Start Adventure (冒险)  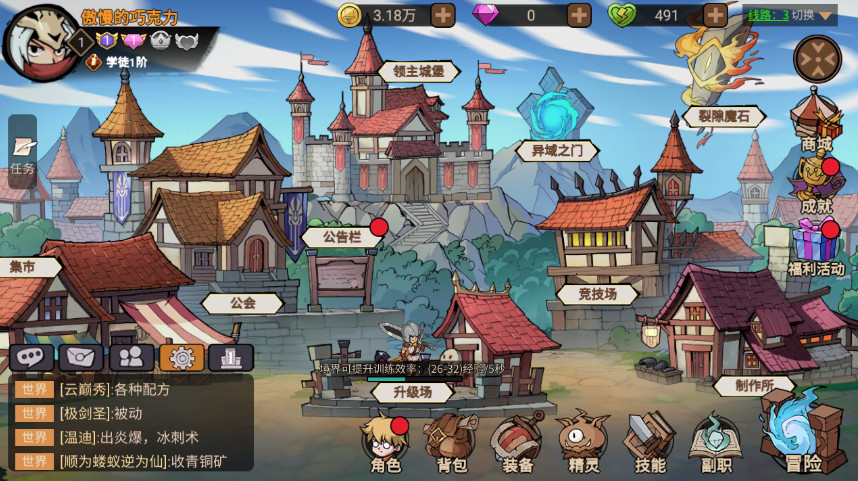(802, 434)
